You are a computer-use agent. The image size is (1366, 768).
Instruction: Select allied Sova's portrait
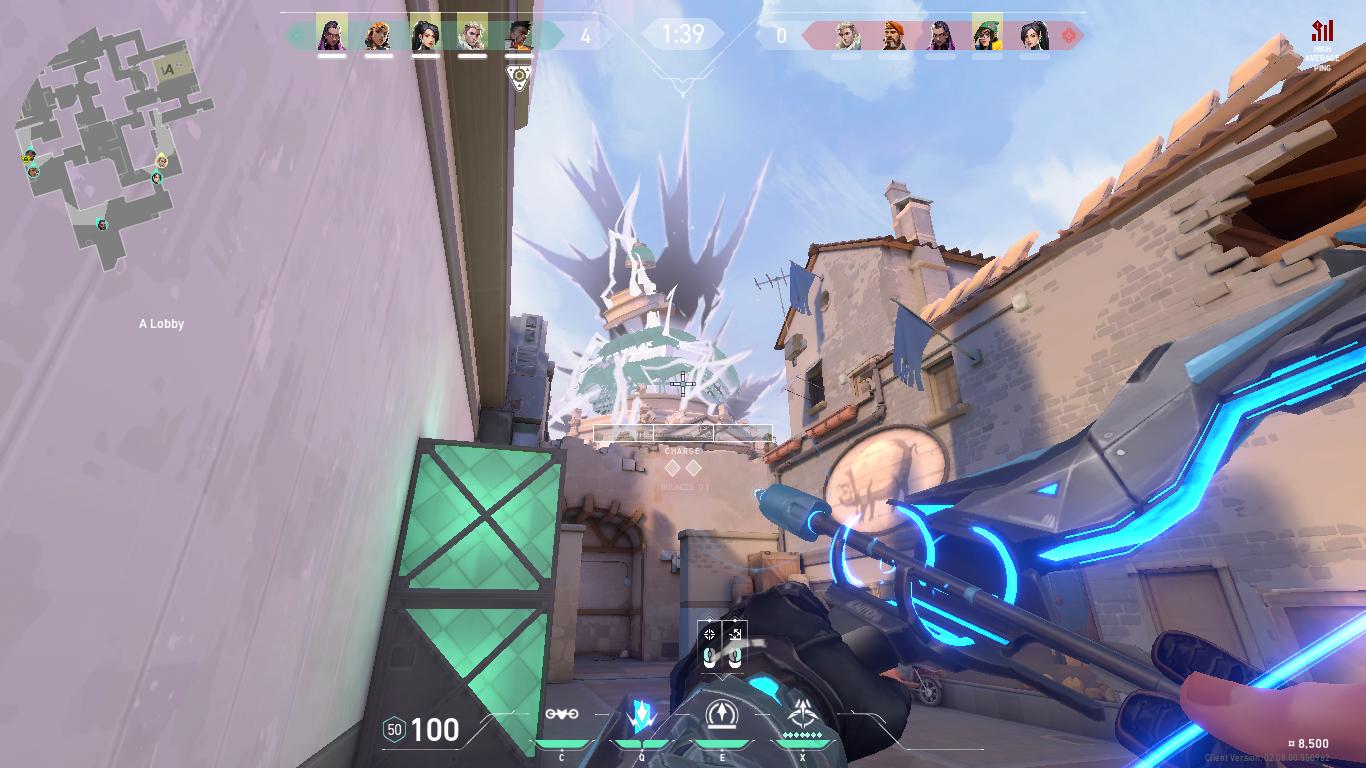(x=472, y=35)
